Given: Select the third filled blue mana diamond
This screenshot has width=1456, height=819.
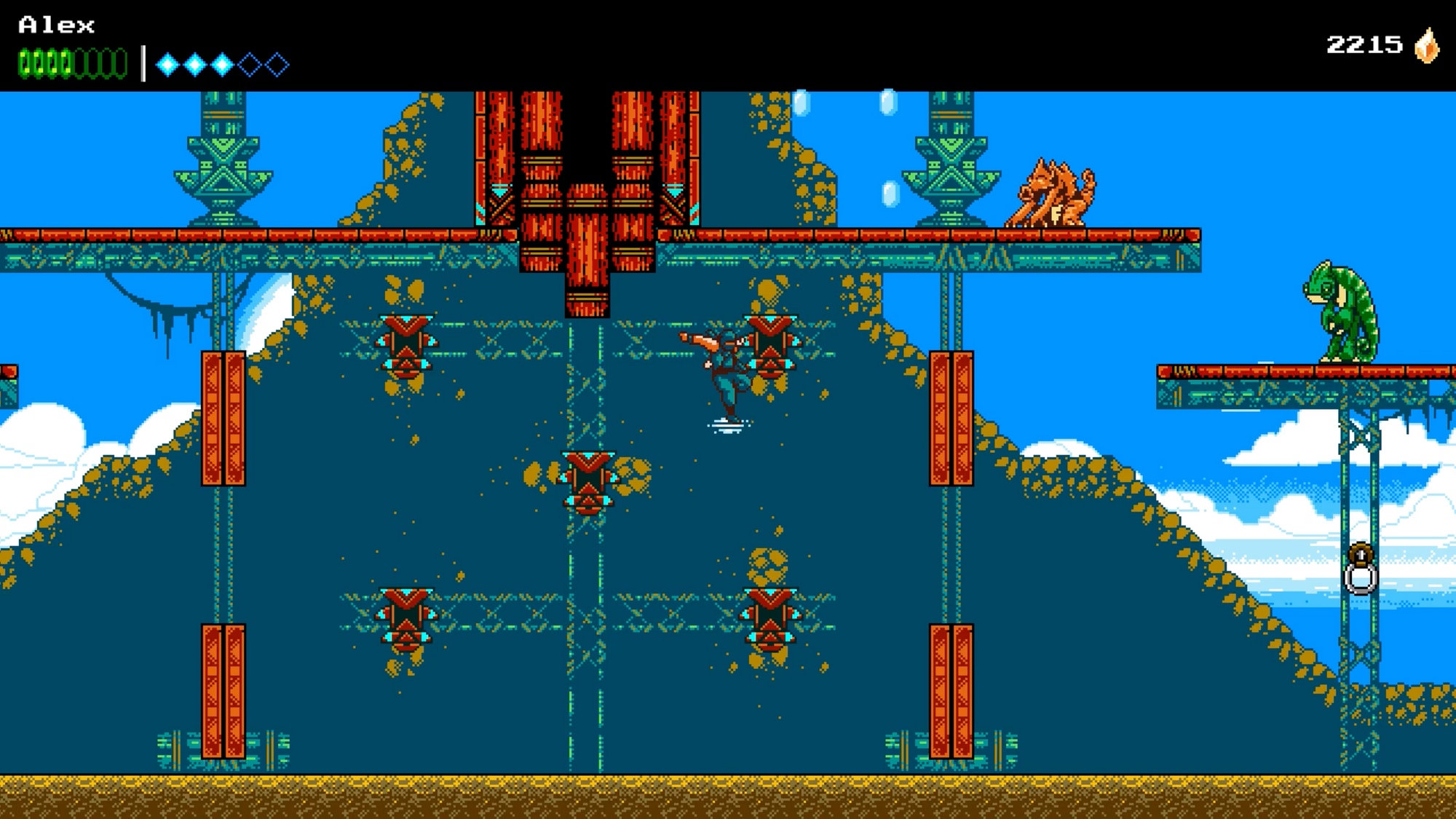Looking at the screenshot, I should pos(221,64).
